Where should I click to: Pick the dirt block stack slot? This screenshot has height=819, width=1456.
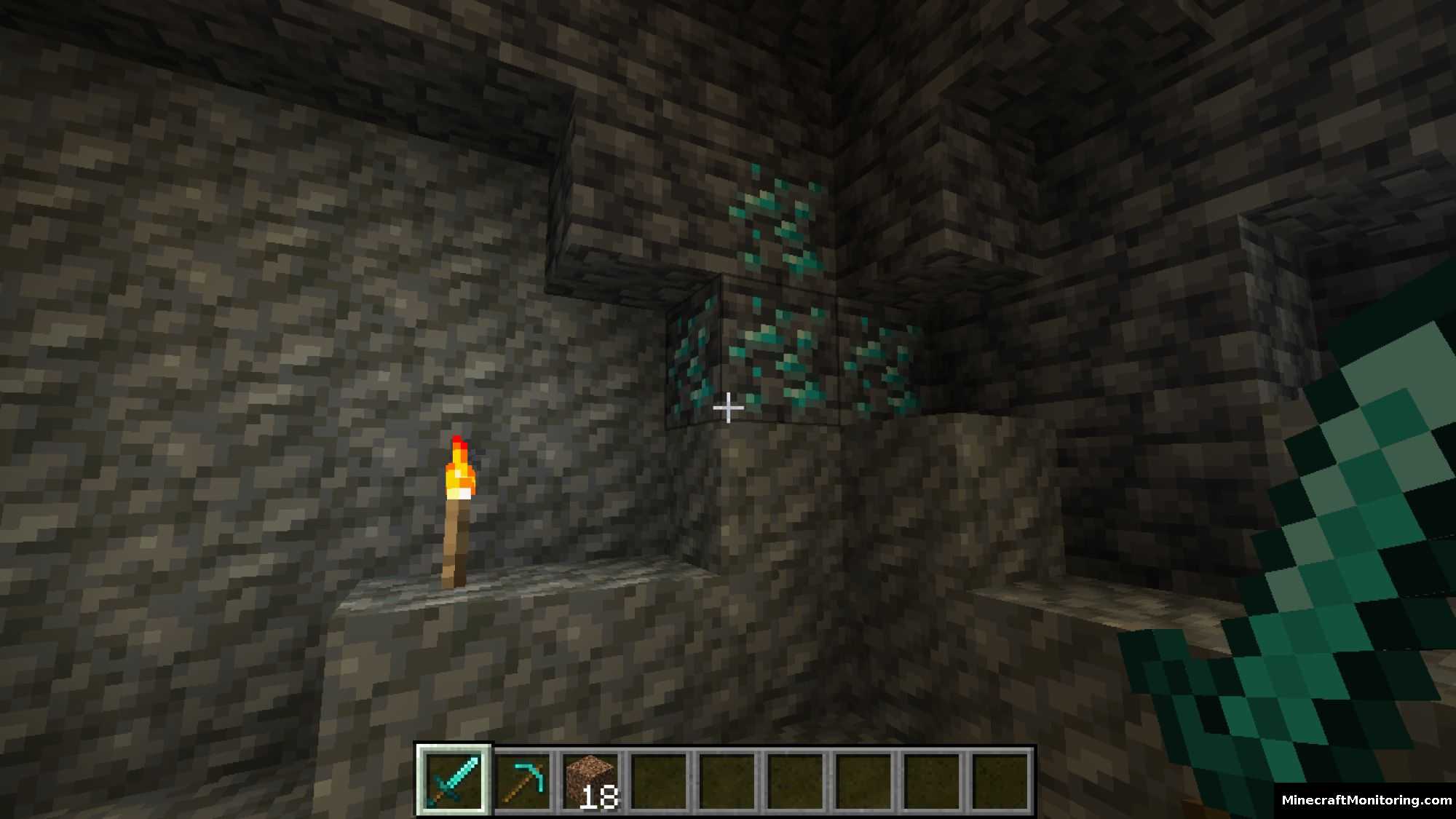tap(590, 780)
